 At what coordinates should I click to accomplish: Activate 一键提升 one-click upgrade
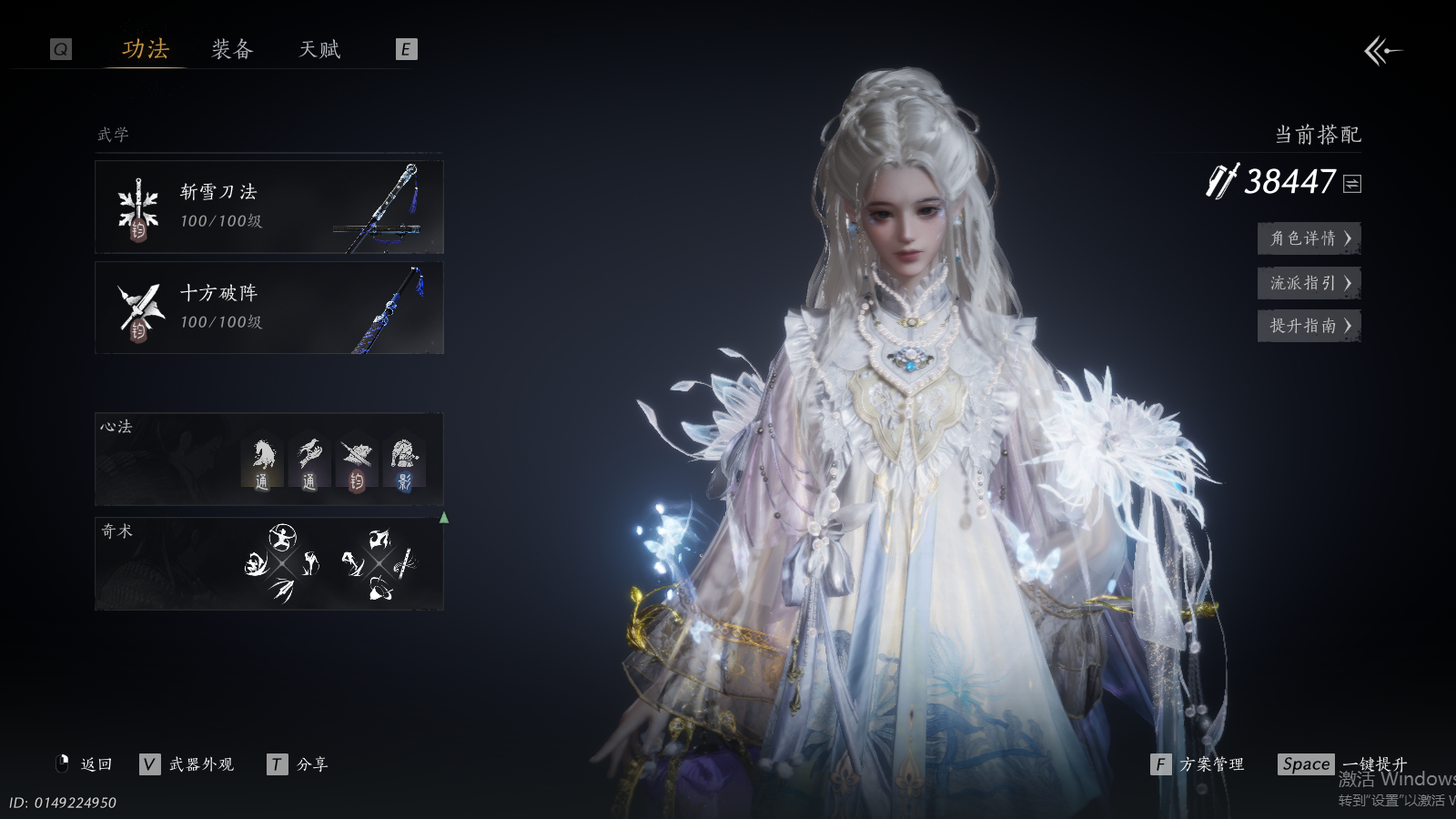[1343, 764]
